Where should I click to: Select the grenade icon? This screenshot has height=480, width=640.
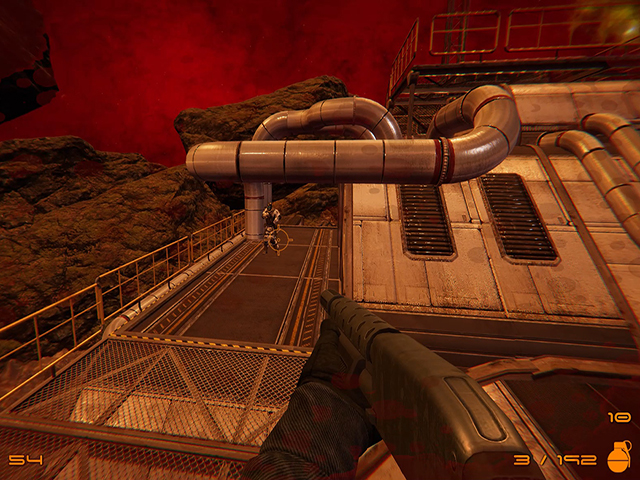[617, 455]
